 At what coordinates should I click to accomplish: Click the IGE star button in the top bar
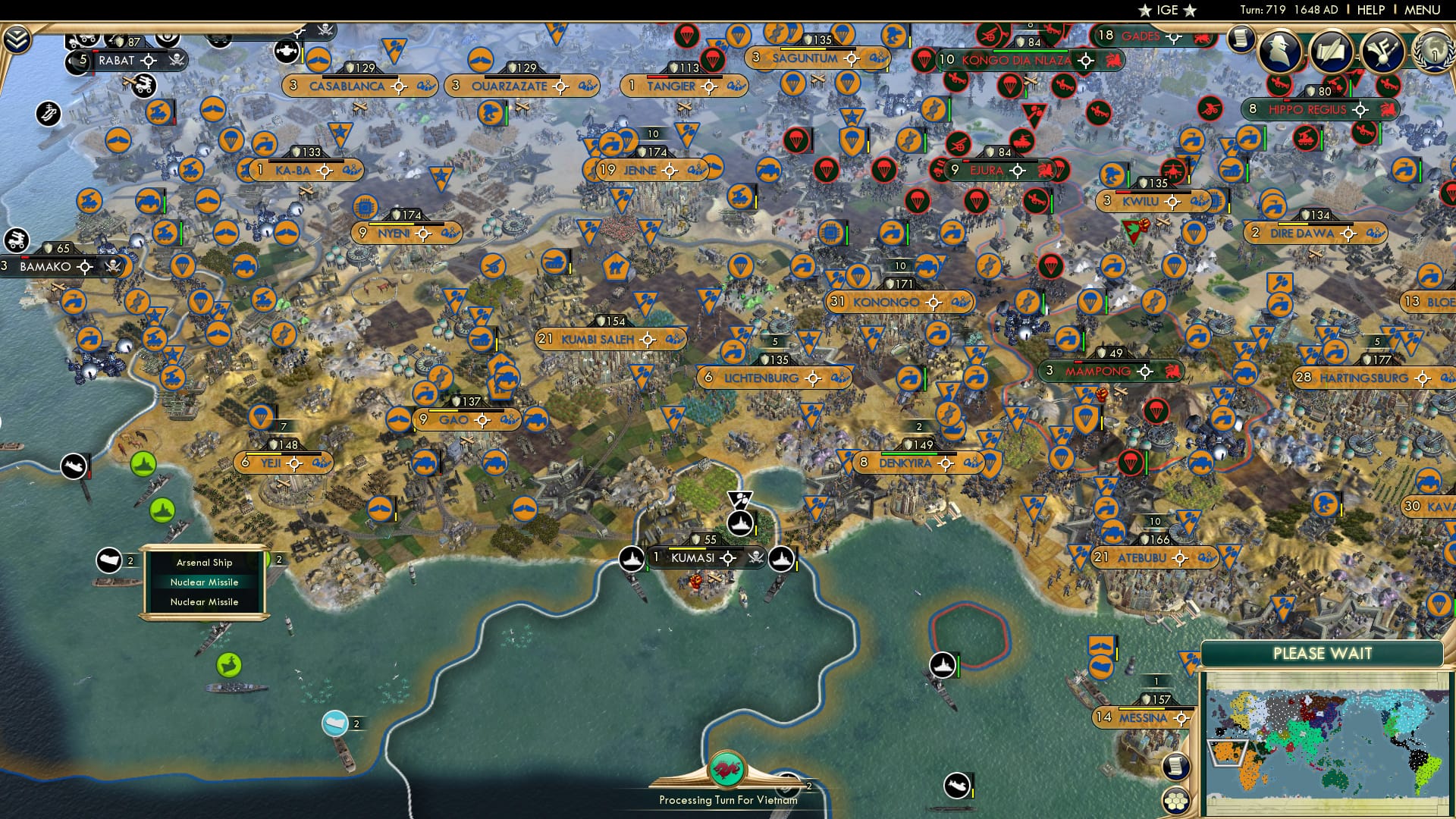coord(1168,11)
